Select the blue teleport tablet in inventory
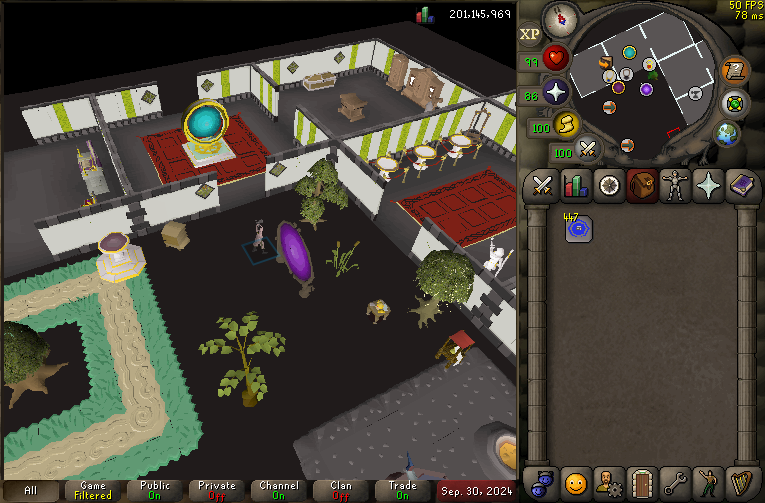The width and height of the screenshot is (765, 503). [x=577, y=228]
